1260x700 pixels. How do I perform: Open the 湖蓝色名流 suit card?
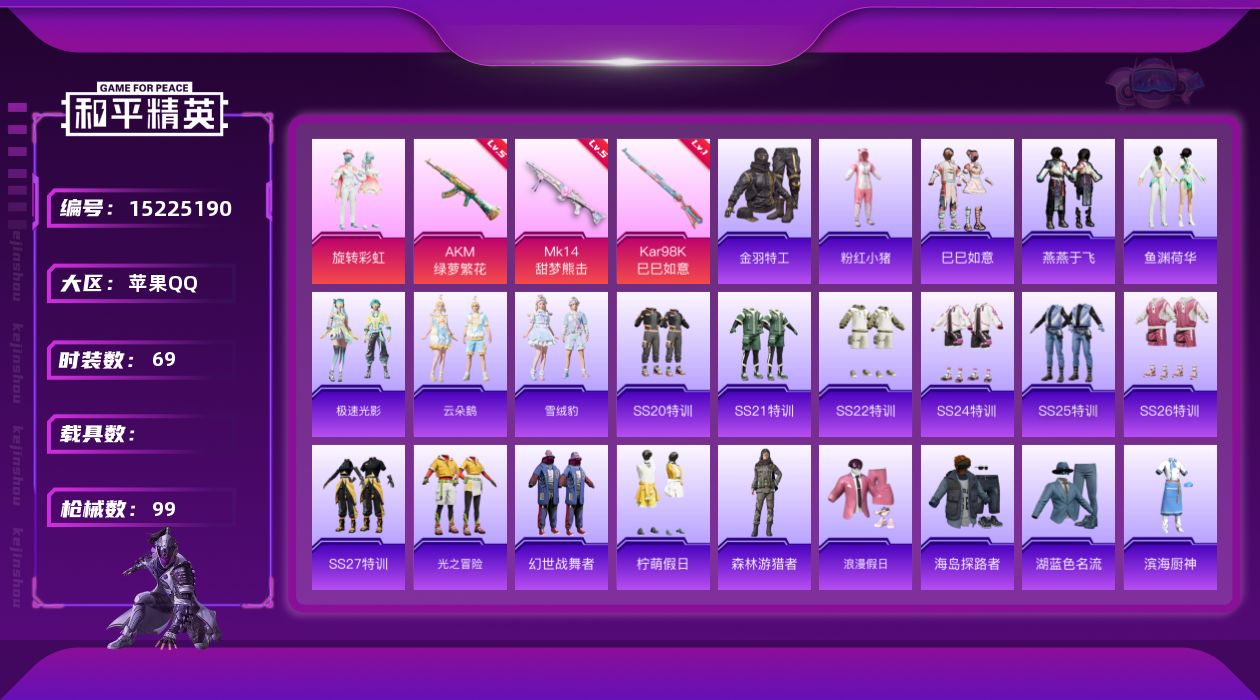[x=1068, y=517]
